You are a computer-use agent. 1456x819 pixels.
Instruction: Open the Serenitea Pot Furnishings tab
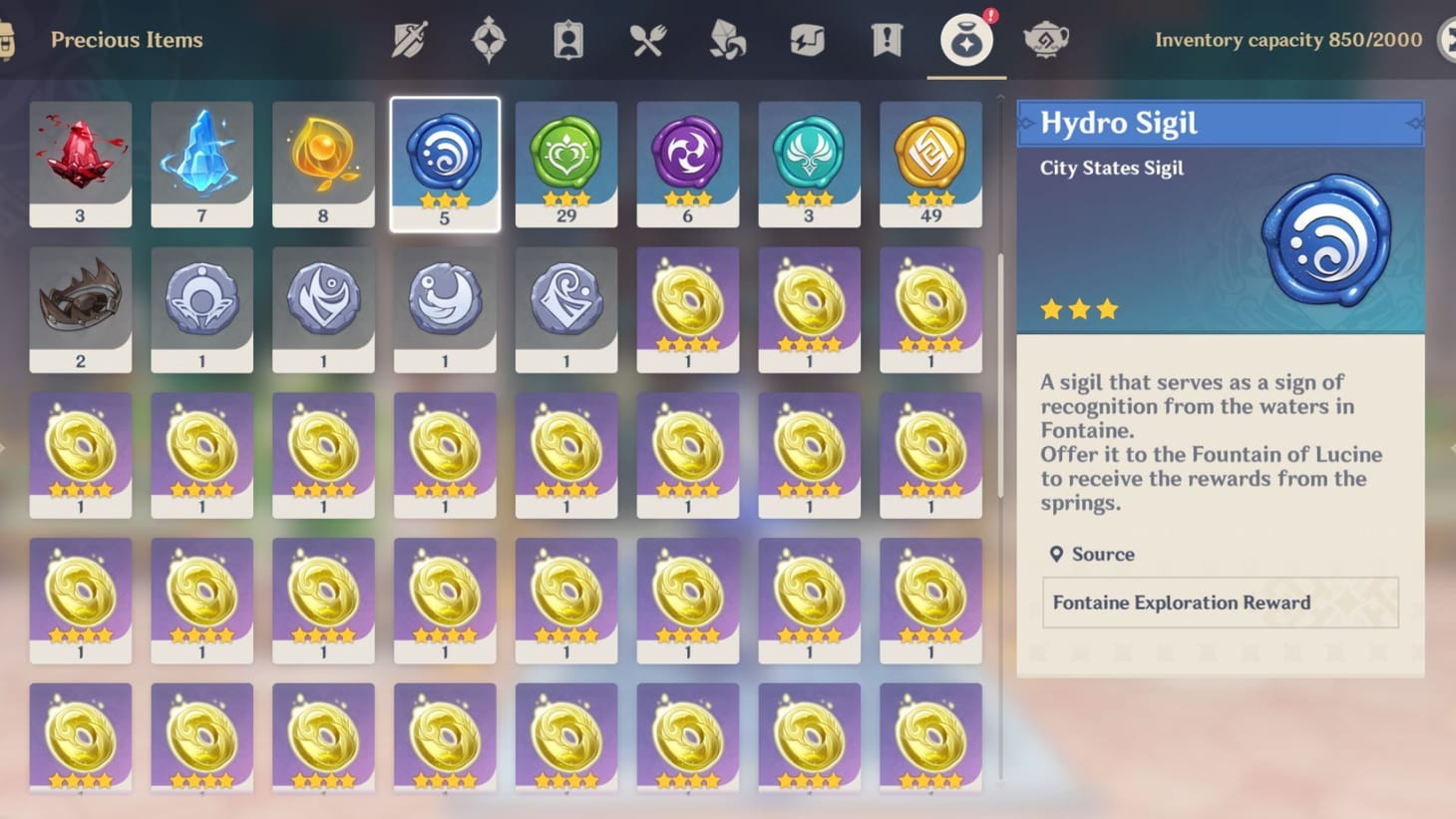(x=1046, y=40)
